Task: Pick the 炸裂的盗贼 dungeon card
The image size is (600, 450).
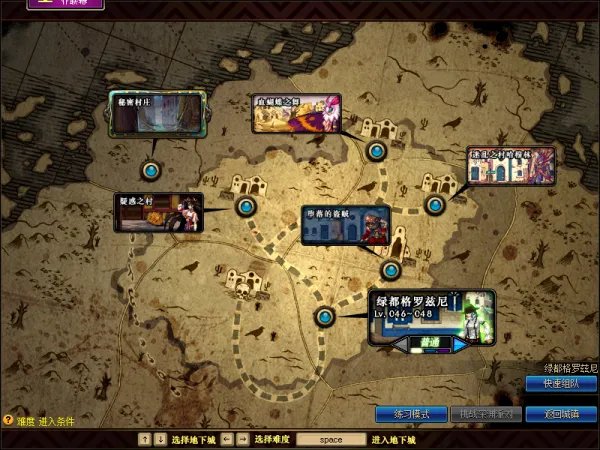Action: [x=345, y=226]
